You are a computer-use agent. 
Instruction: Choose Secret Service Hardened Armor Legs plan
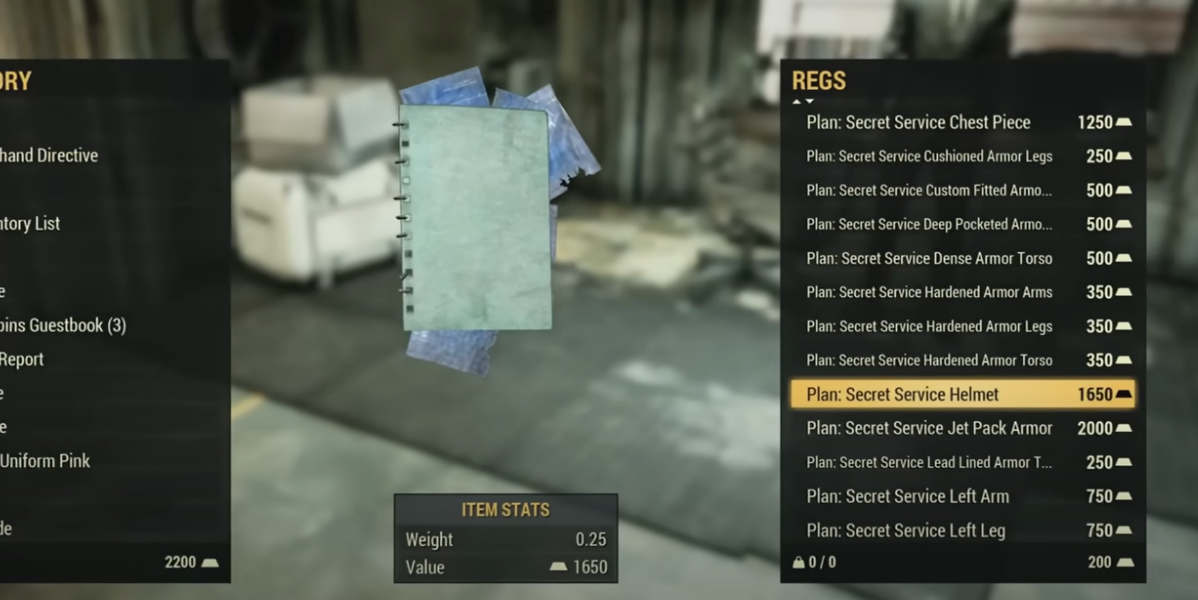[929, 327]
